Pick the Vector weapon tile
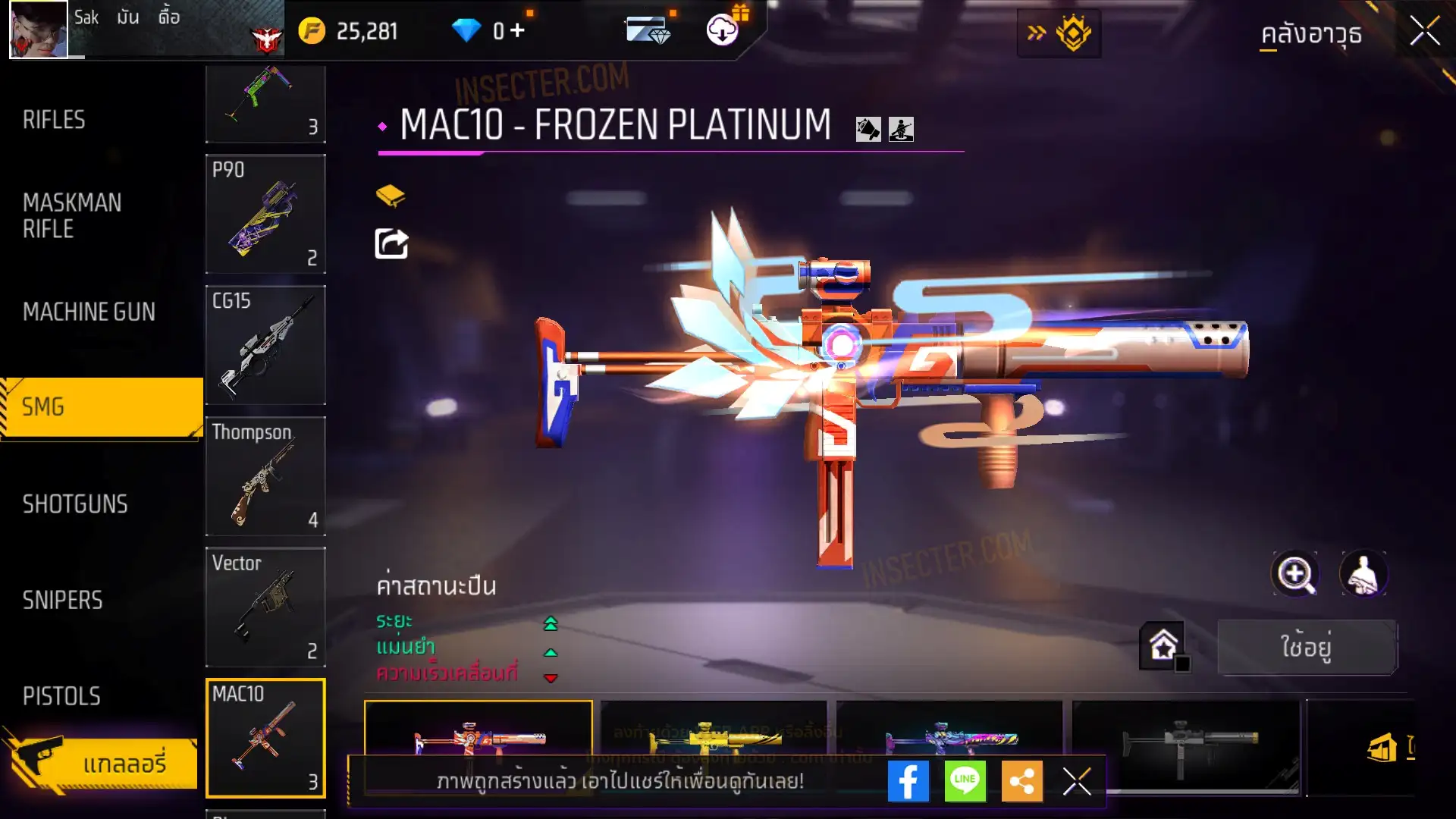 point(265,607)
